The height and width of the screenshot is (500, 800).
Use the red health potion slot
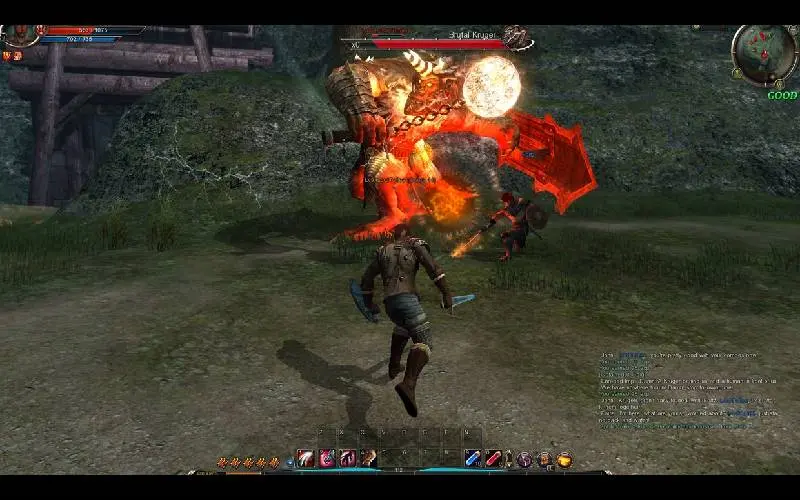click(x=493, y=458)
